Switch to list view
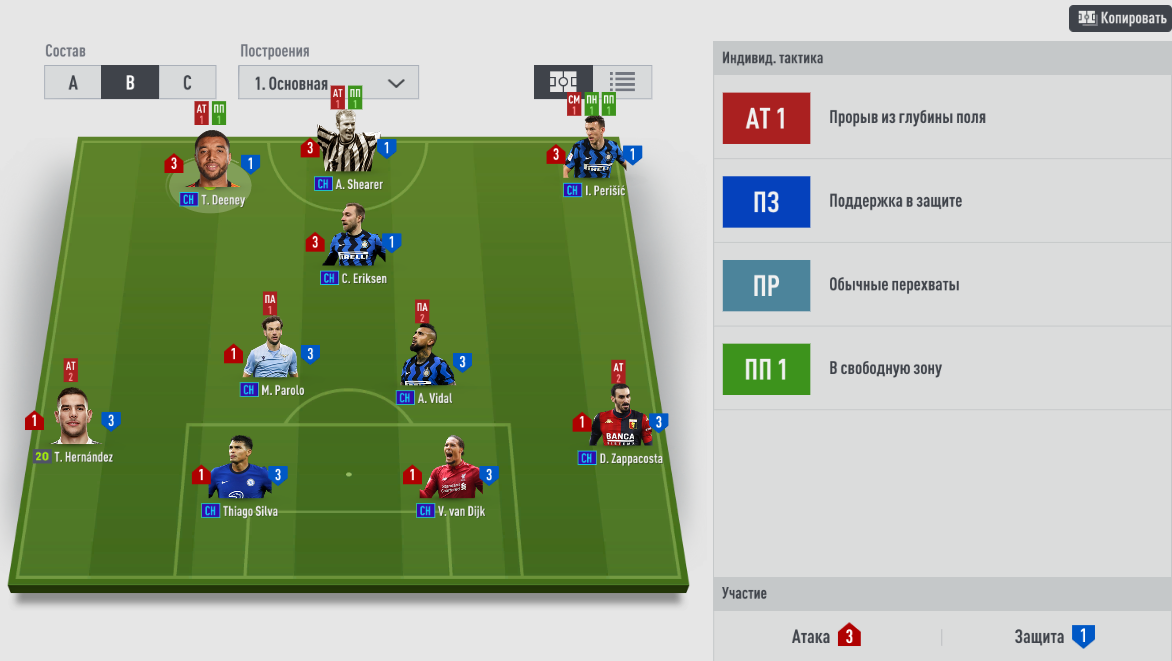 pos(622,82)
